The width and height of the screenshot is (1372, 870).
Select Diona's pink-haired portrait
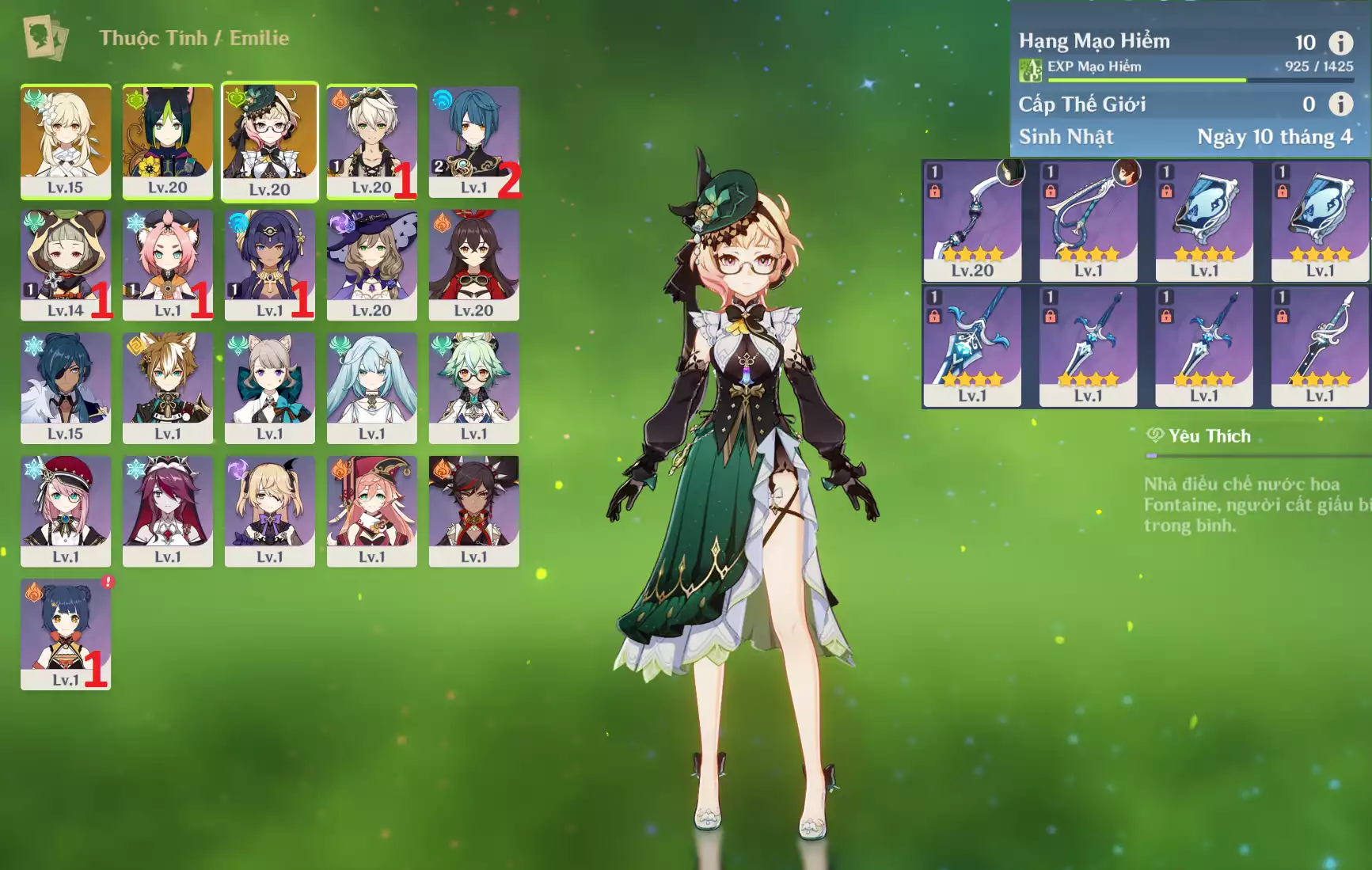coord(167,264)
